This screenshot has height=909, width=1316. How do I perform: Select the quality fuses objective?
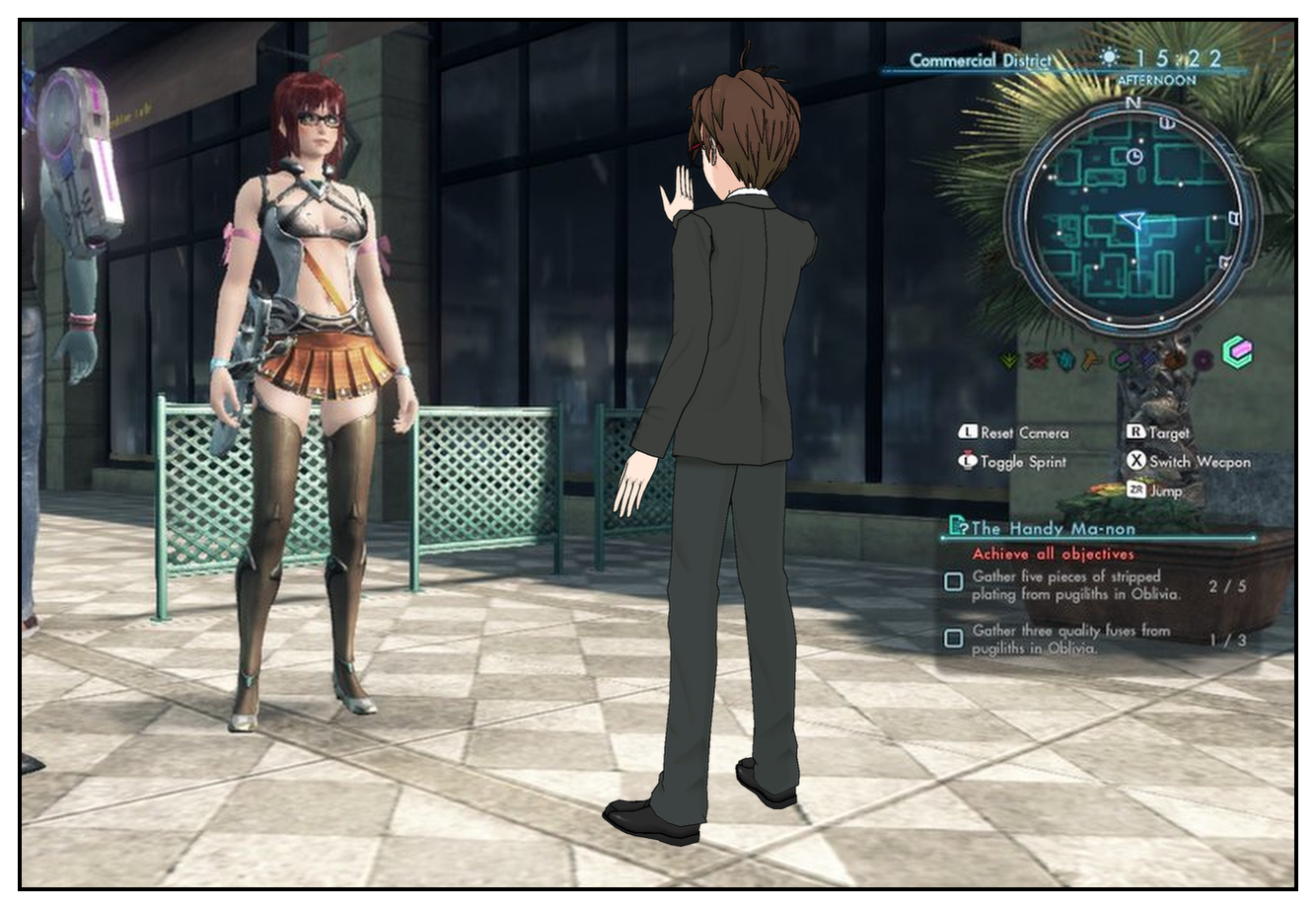click(1070, 639)
